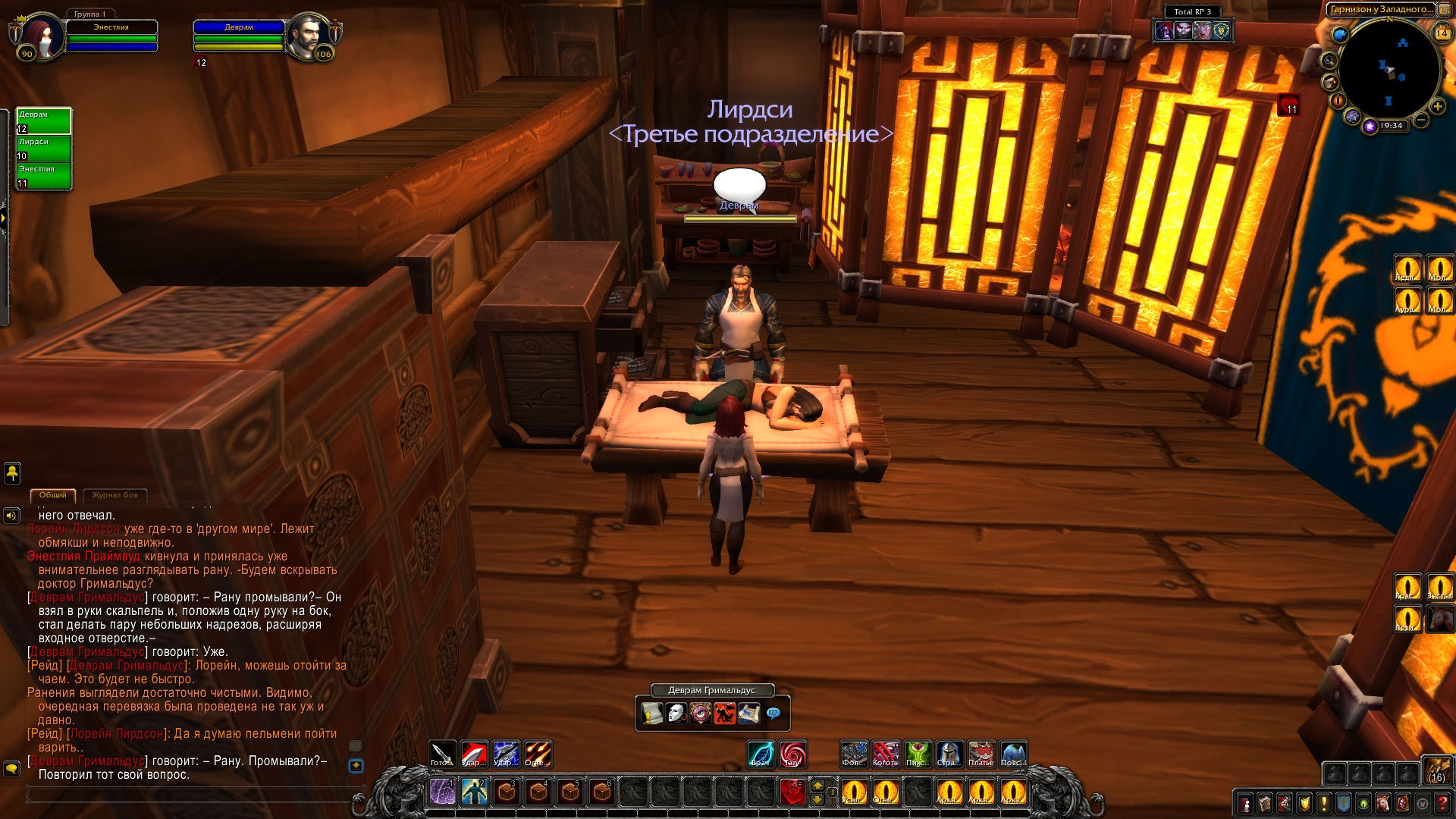
Task: Click the white mask icon on Деврам's toolbar
Action: pos(676,713)
